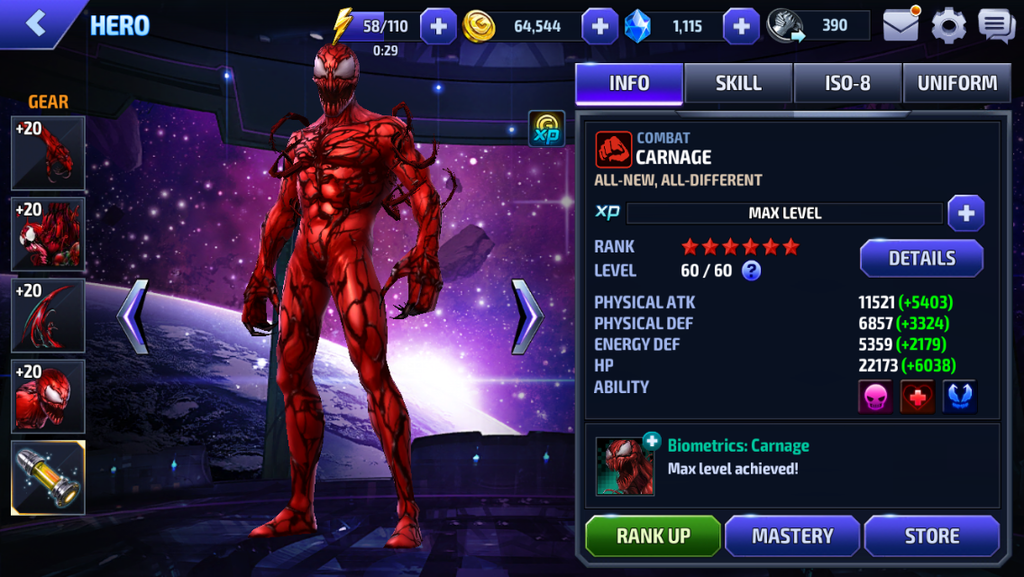Open the mail inbox envelope
This screenshot has width=1024, height=577.
pos(901,26)
